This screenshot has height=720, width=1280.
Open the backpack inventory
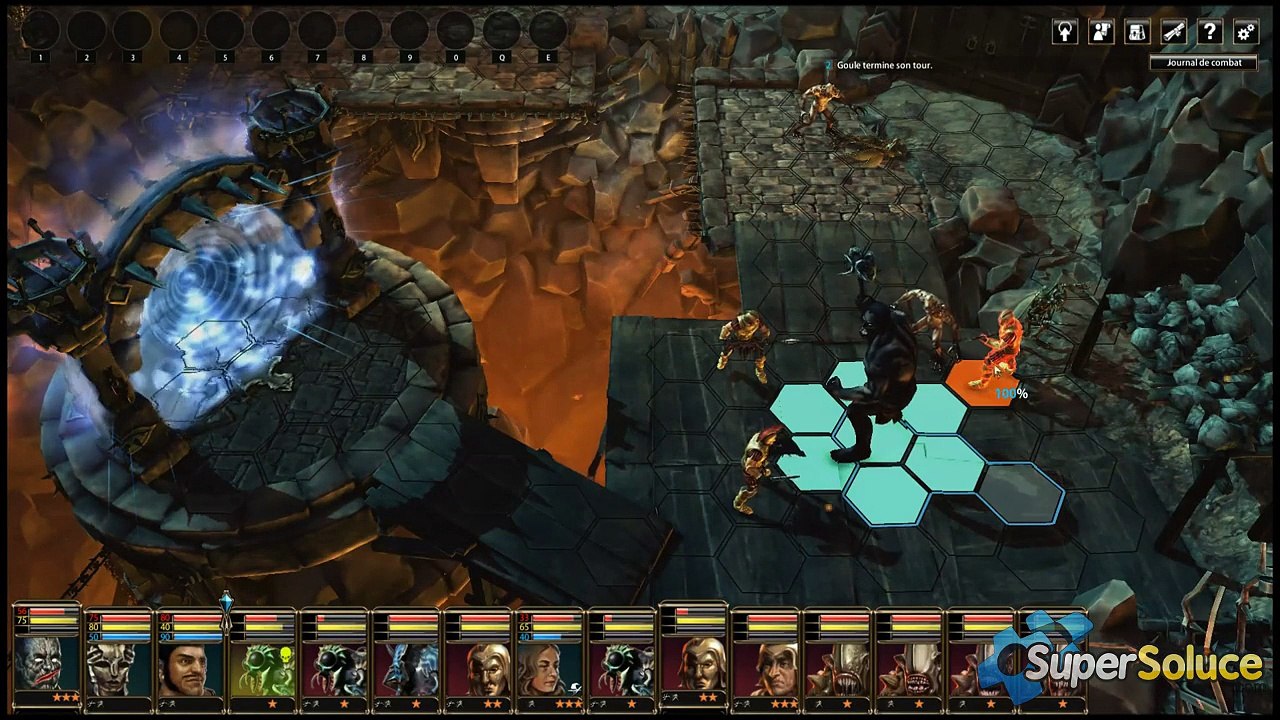pyautogui.click(x=1137, y=32)
